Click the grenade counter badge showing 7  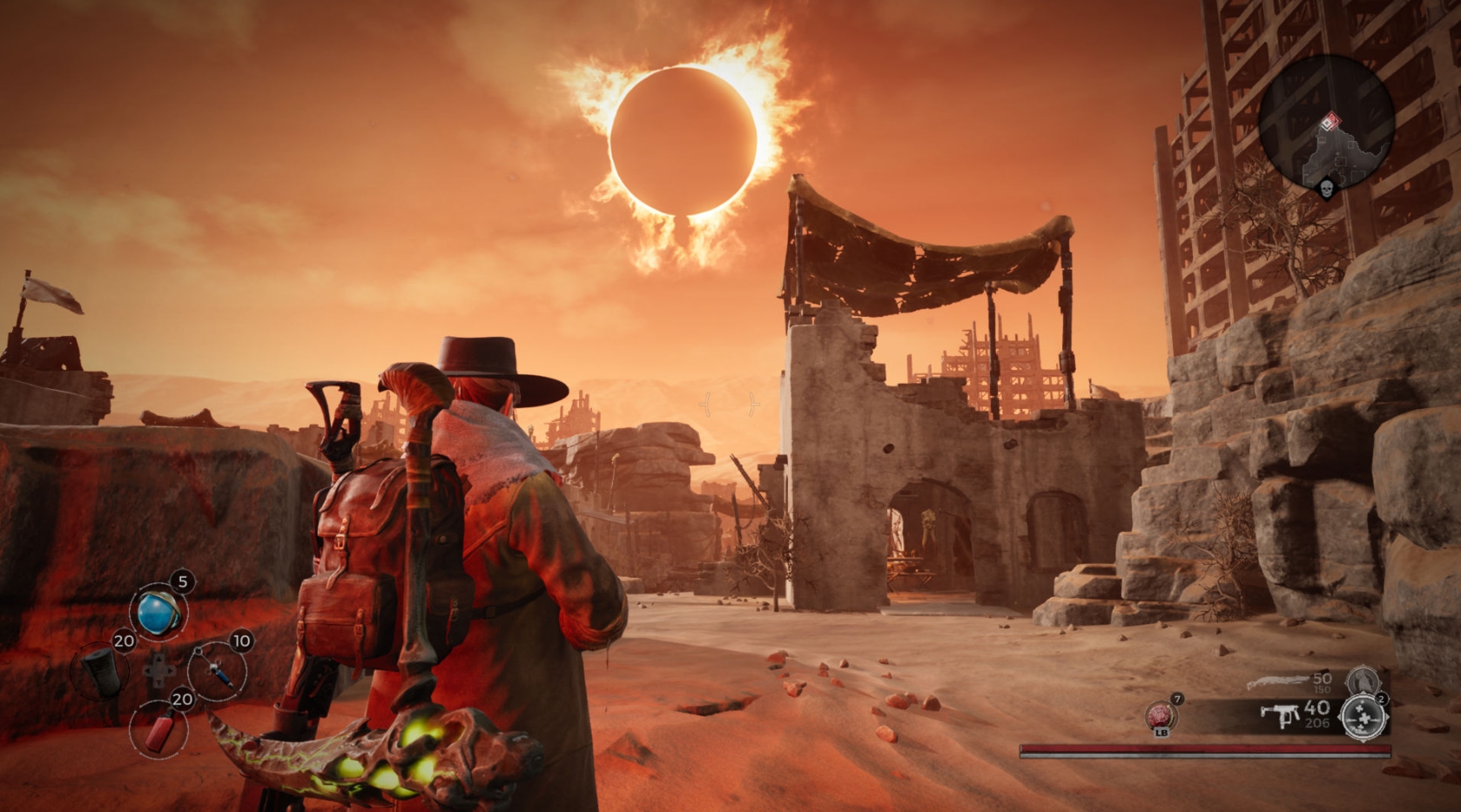tap(1177, 700)
